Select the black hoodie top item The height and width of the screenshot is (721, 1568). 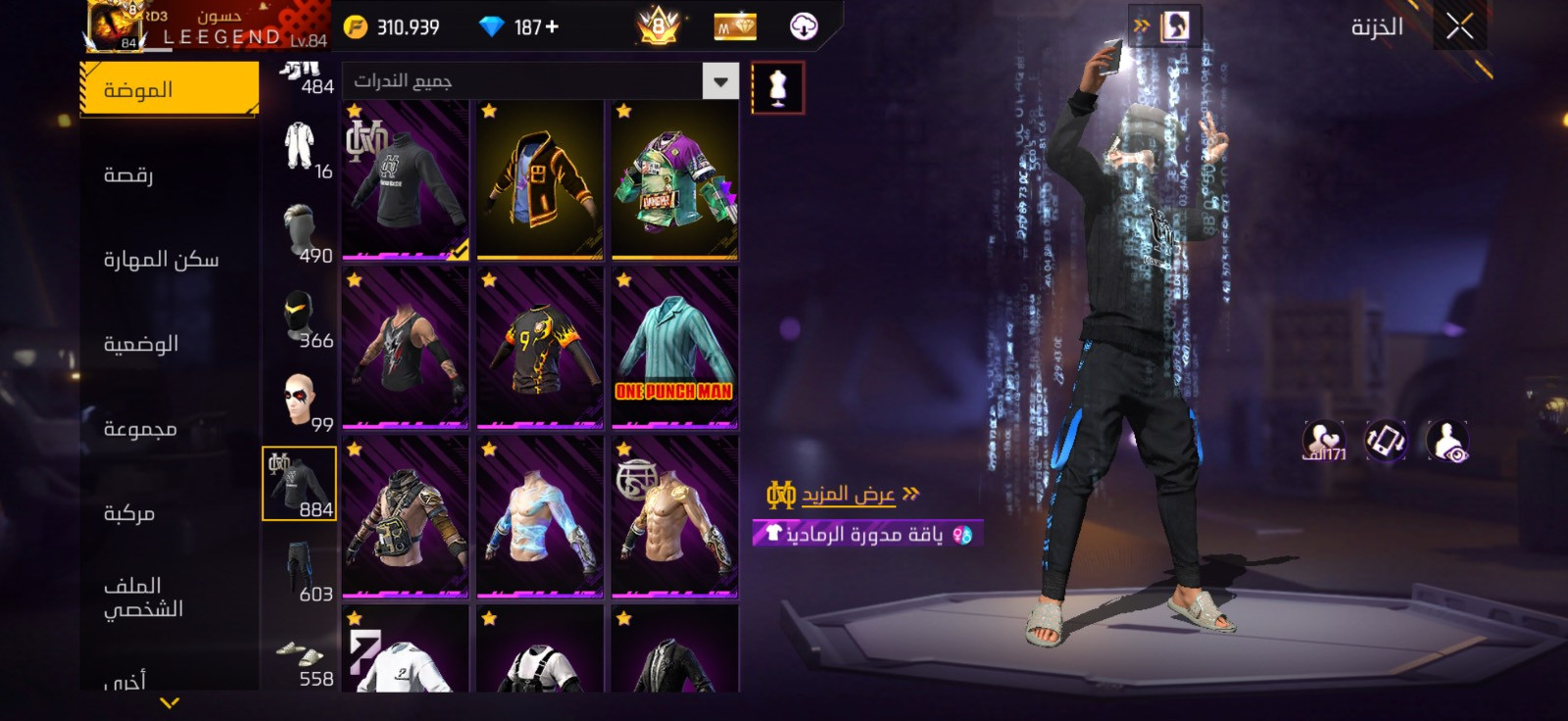click(405, 179)
